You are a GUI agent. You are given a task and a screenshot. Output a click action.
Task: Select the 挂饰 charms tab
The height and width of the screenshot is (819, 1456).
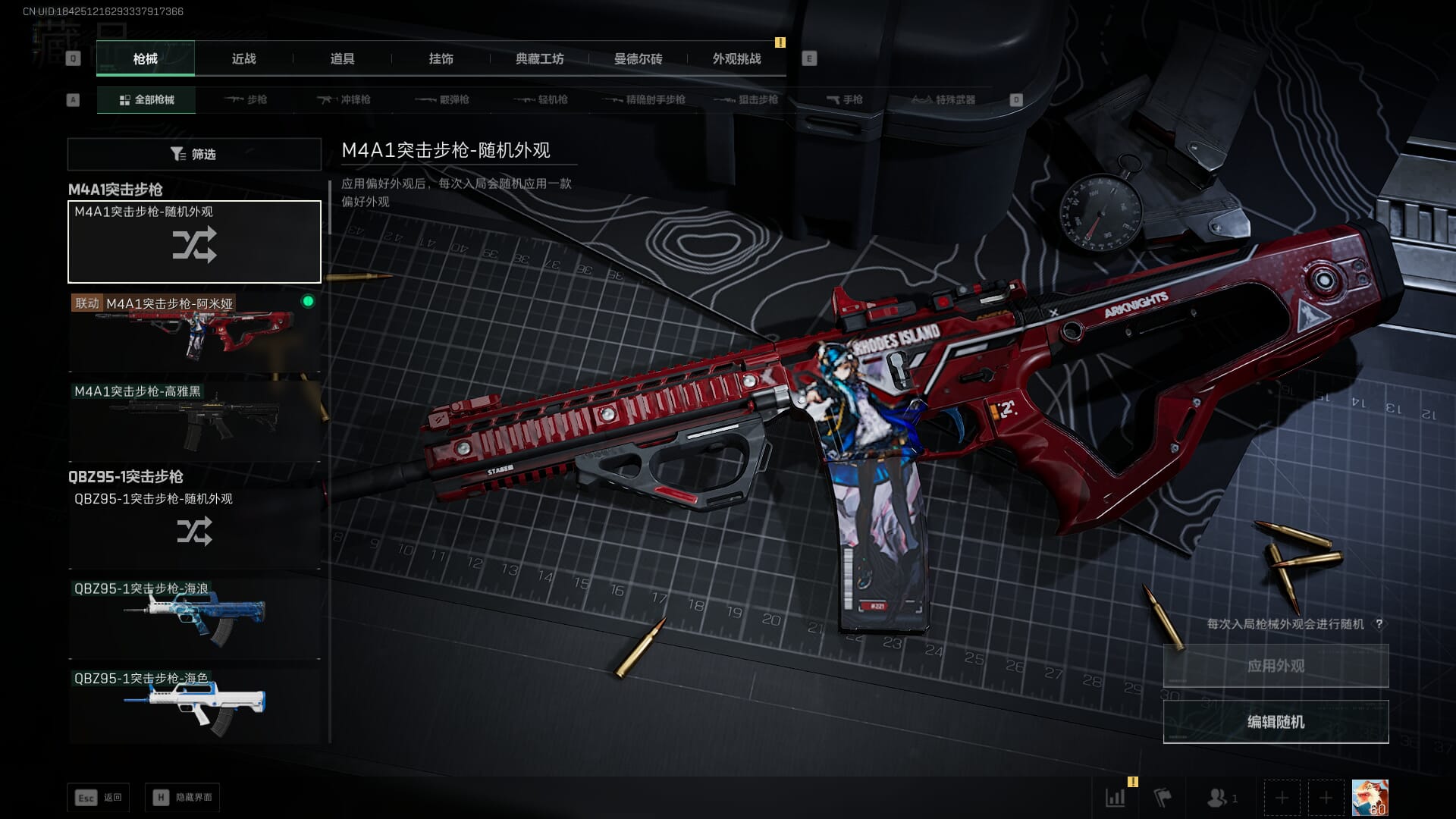tap(441, 59)
